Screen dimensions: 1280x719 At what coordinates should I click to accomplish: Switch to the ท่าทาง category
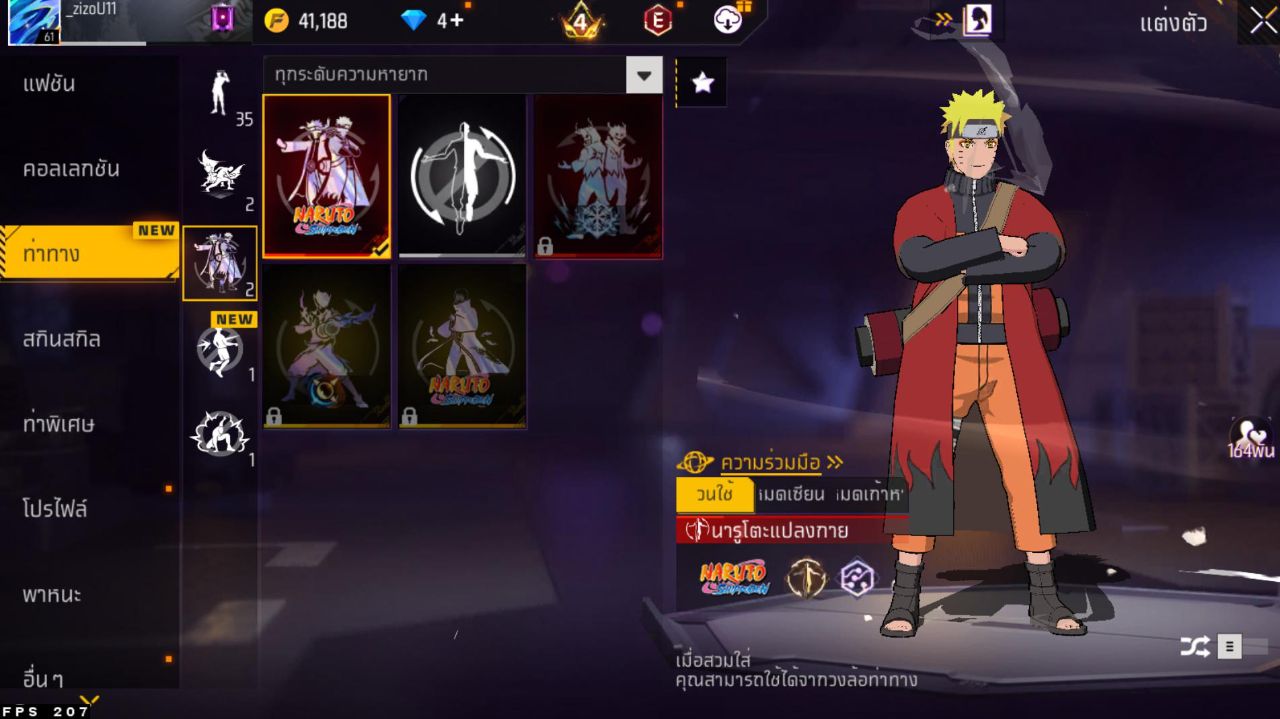click(x=88, y=254)
